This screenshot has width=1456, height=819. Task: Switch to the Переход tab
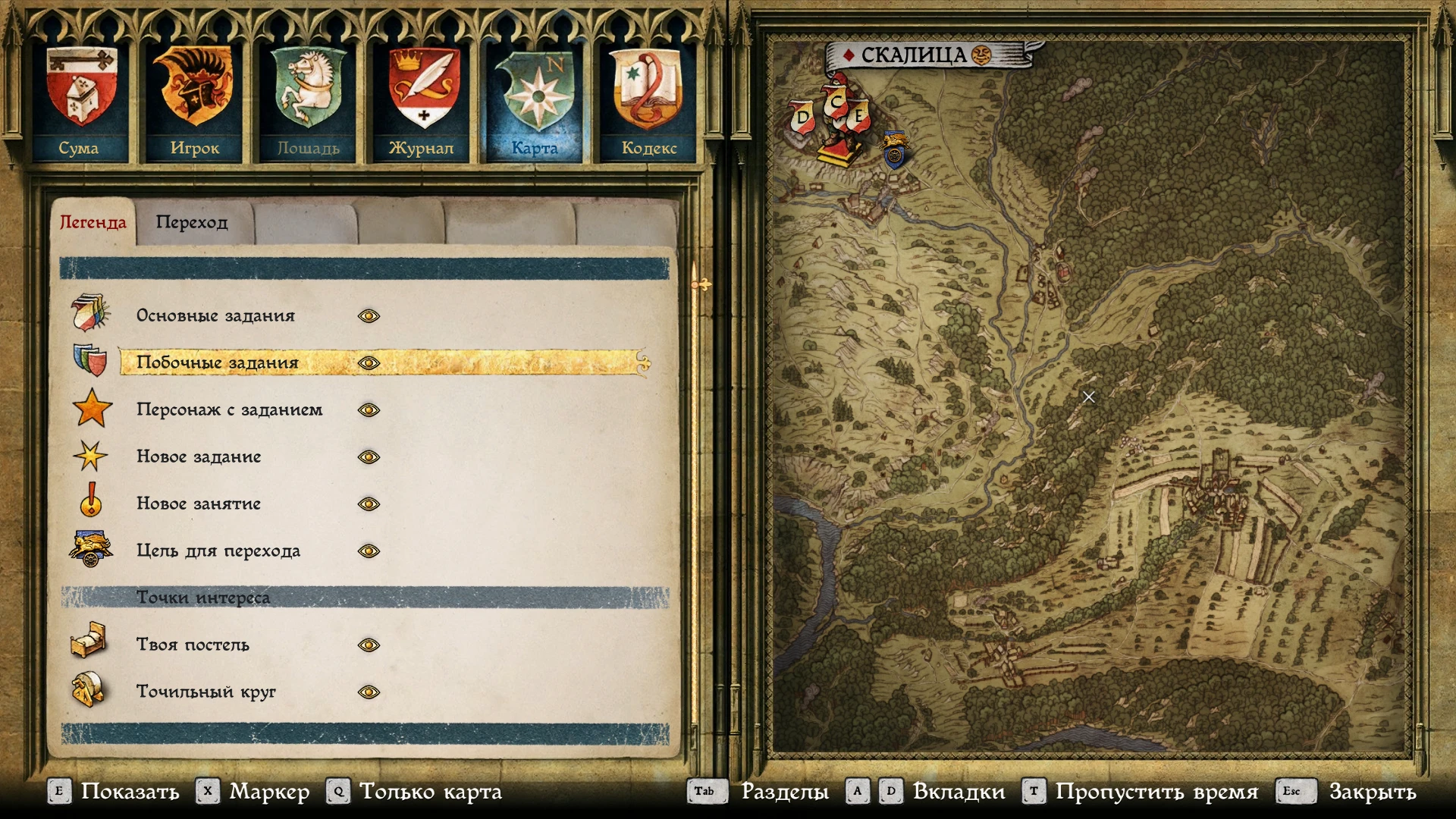pyautogui.click(x=192, y=222)
